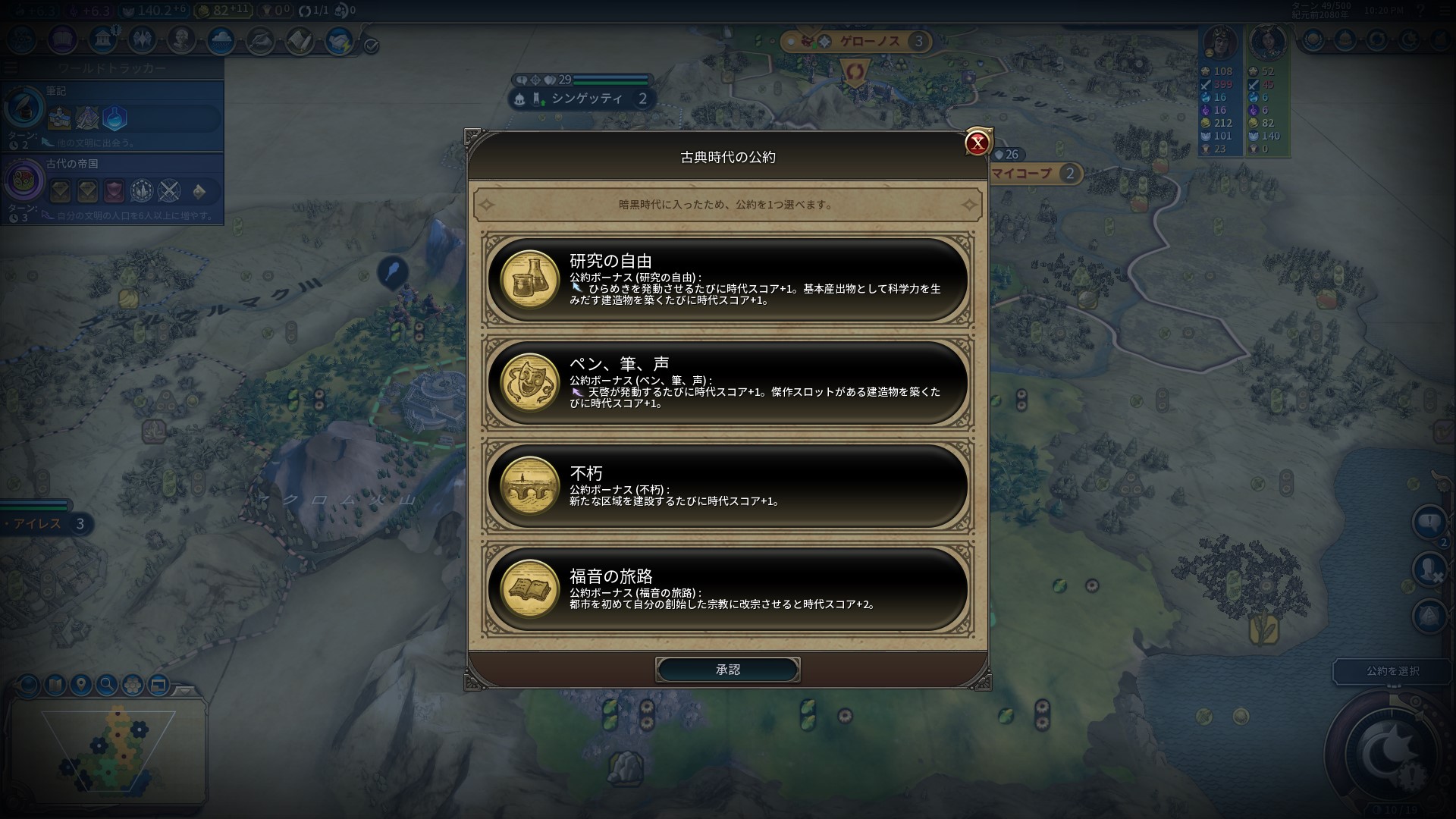
Task: Open the government screen building icon
Action: click(102, 39)
